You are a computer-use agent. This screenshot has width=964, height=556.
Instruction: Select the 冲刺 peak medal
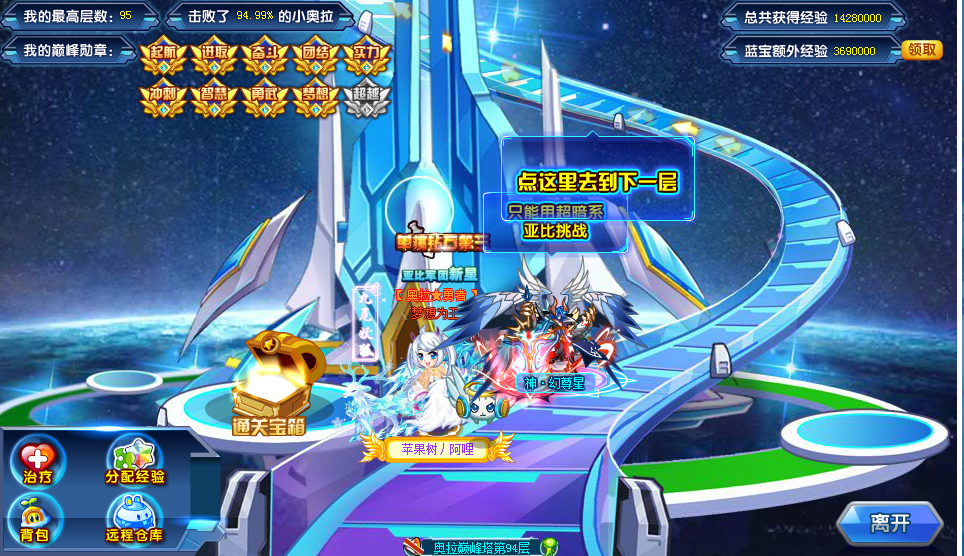pyautogui.click(x=163, y=97)
